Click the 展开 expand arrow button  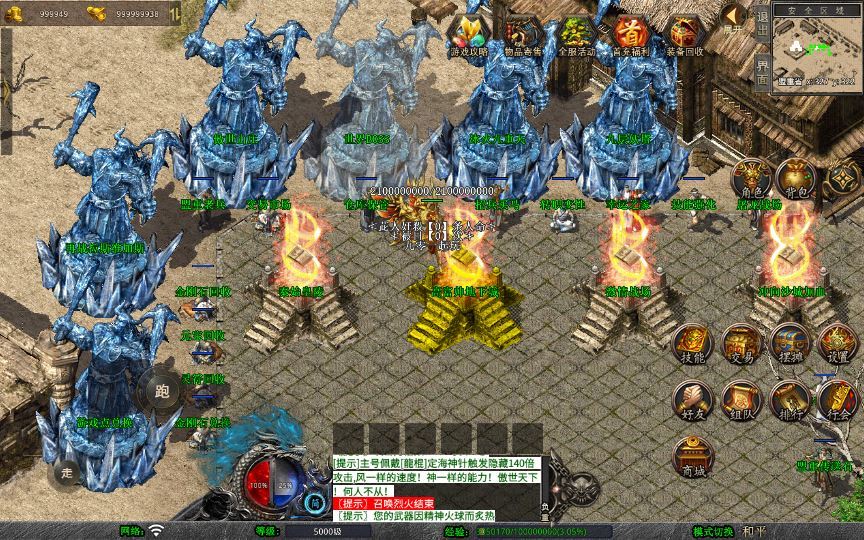pyautogui.click(x=734, y=19)
